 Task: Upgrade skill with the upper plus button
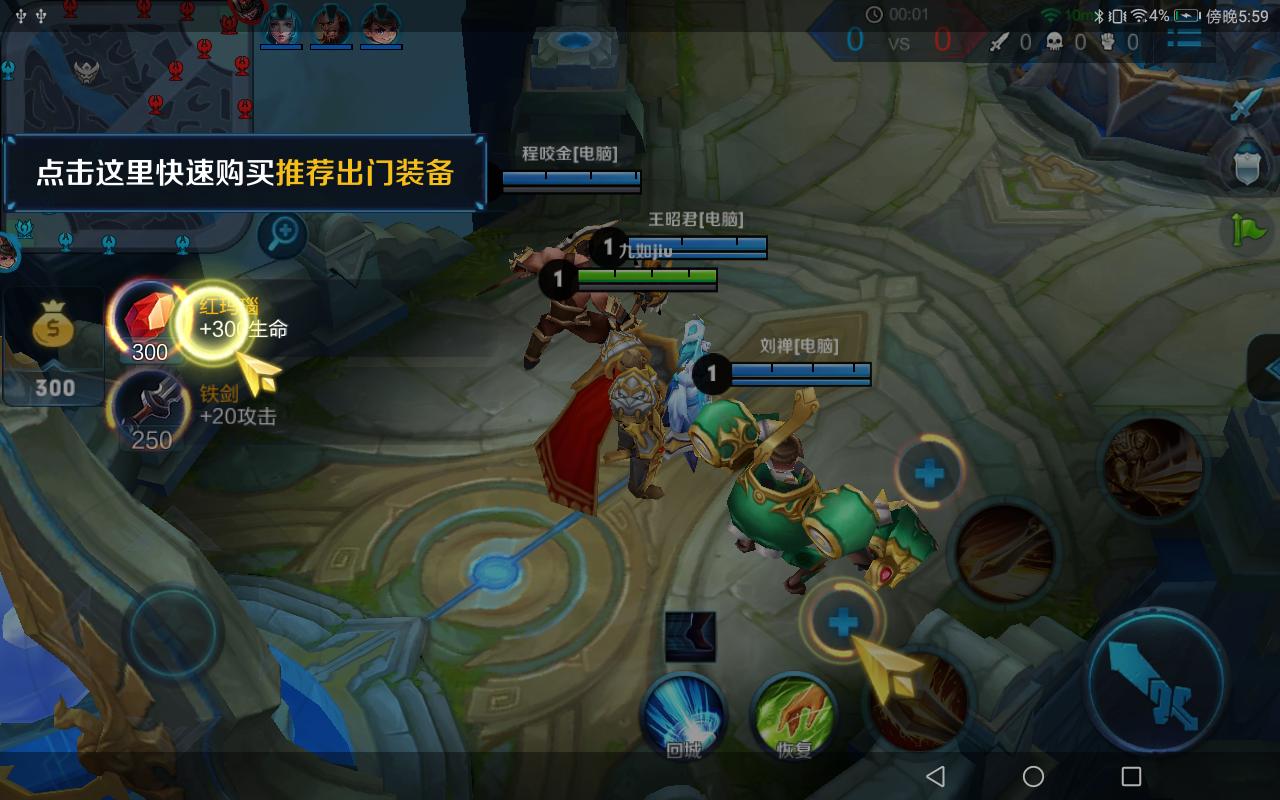click(929, 471)
